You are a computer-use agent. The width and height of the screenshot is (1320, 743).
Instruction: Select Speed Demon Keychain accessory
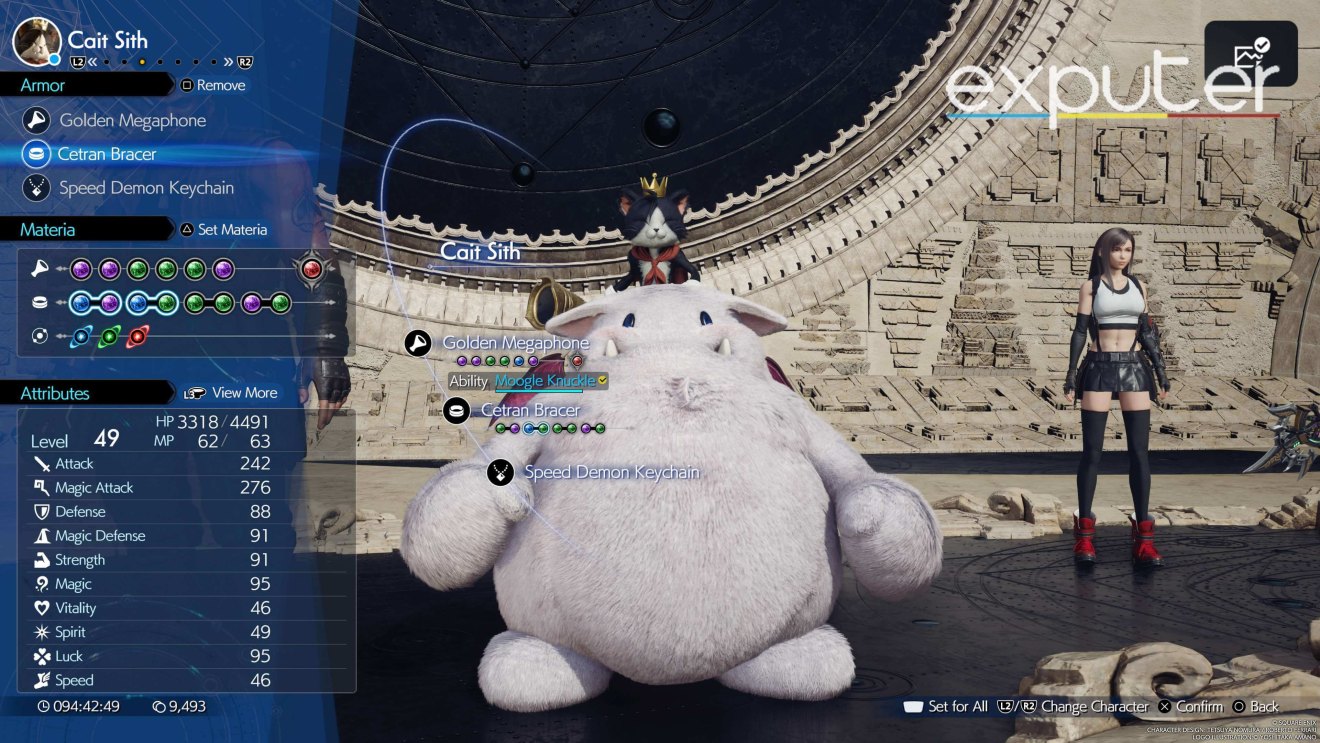[146, 188]
